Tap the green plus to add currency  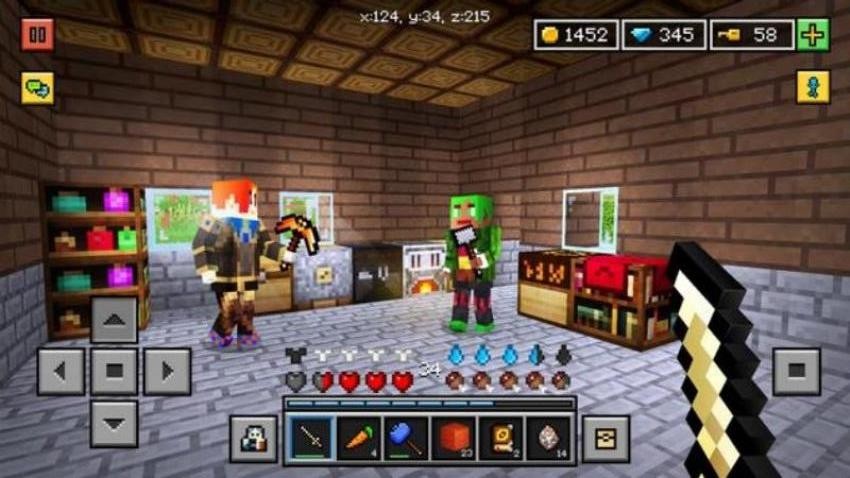pos(813,35)
